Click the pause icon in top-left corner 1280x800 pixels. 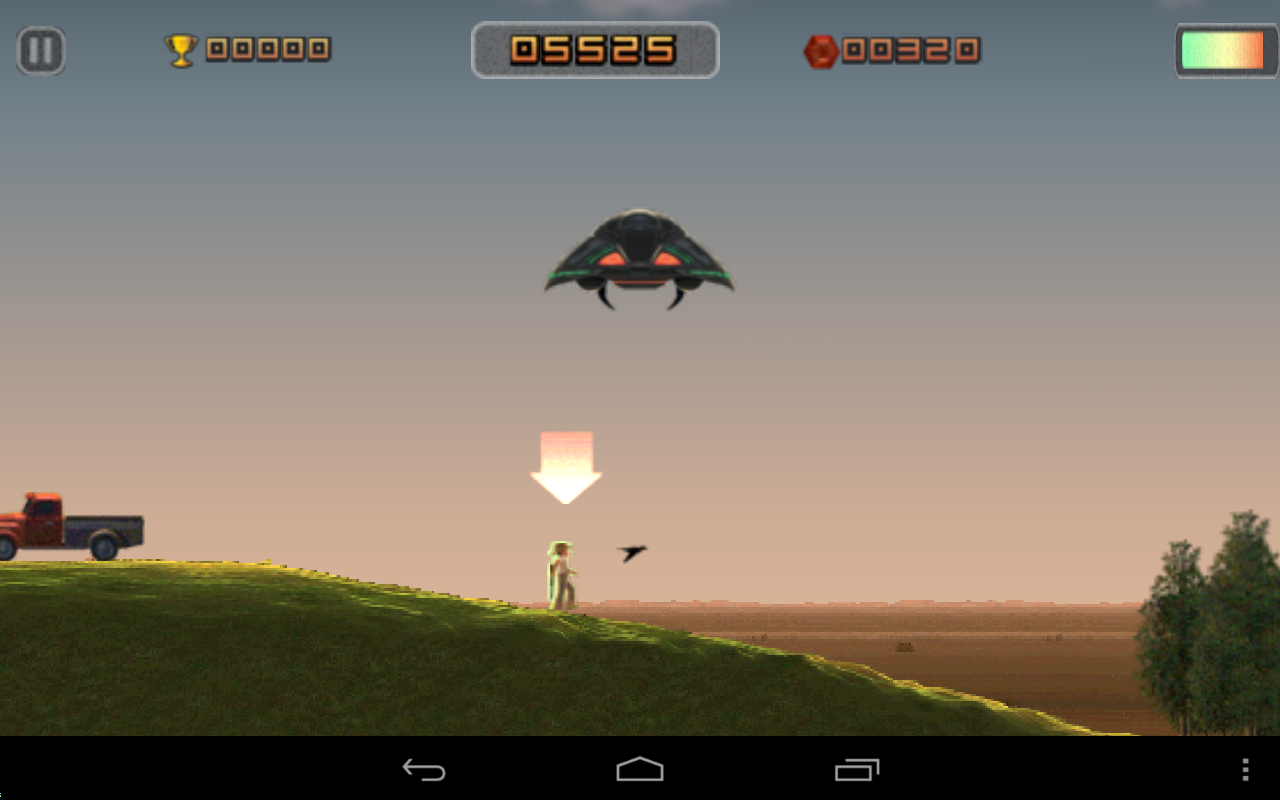tap(39, 50)
